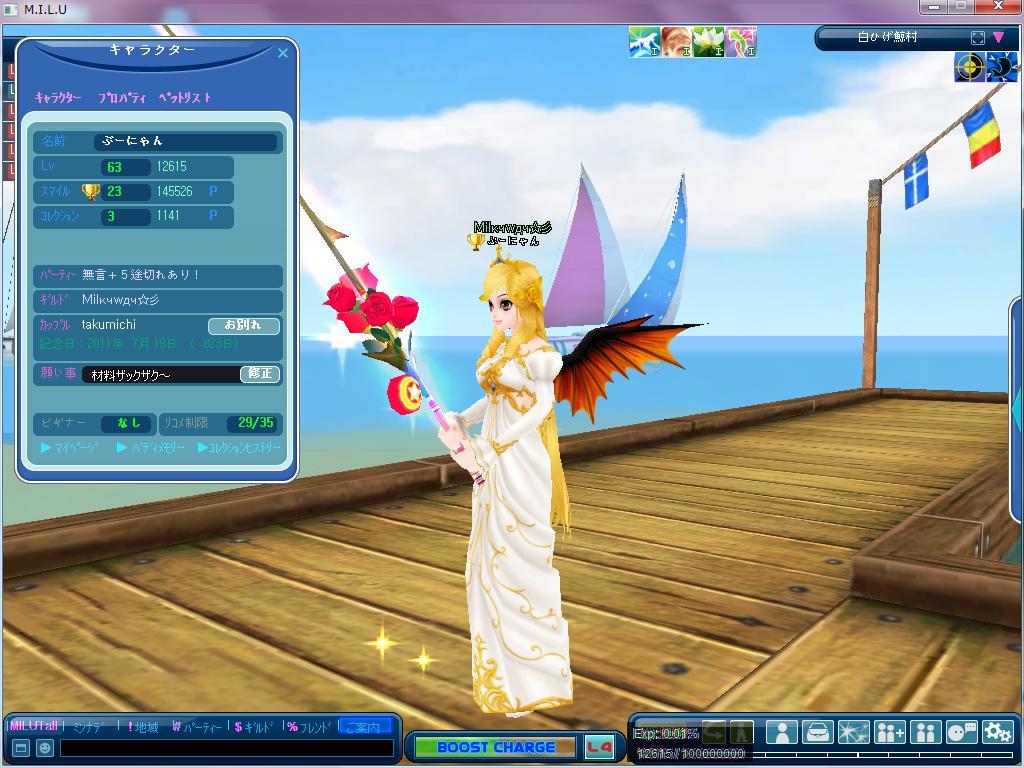The width and height of the screenshot is (1024, 768).
Task: Click the chat text input box
Action: pos(226,747)
